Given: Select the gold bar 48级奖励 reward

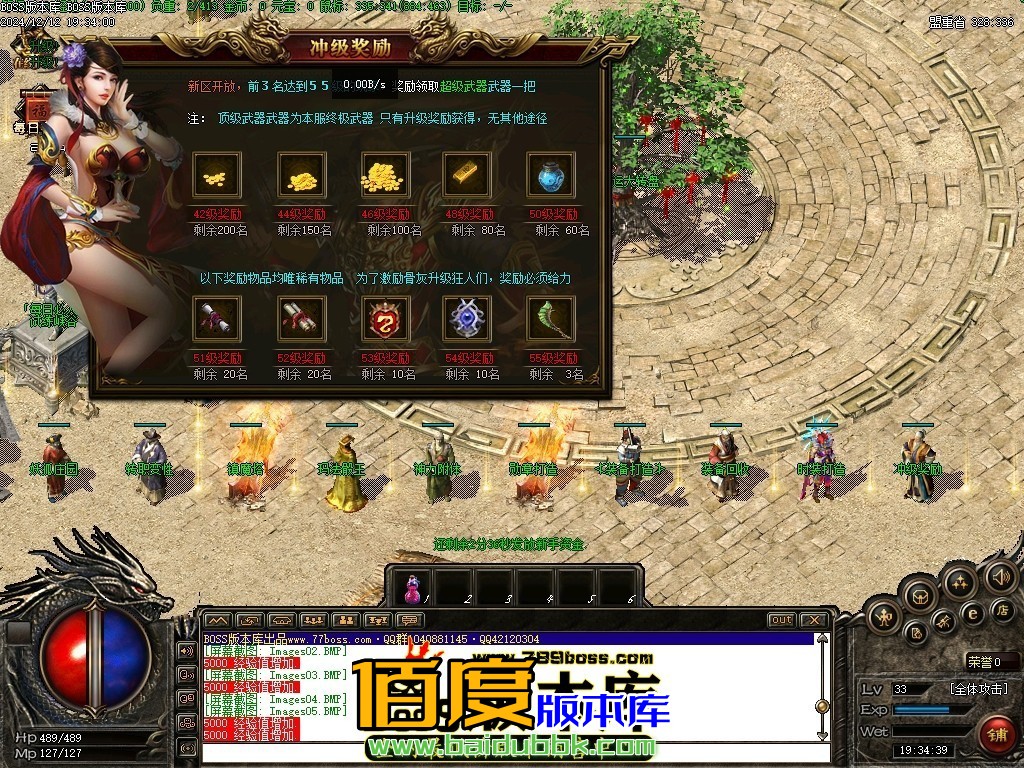Looking at the screenshot, I should 467,177.
